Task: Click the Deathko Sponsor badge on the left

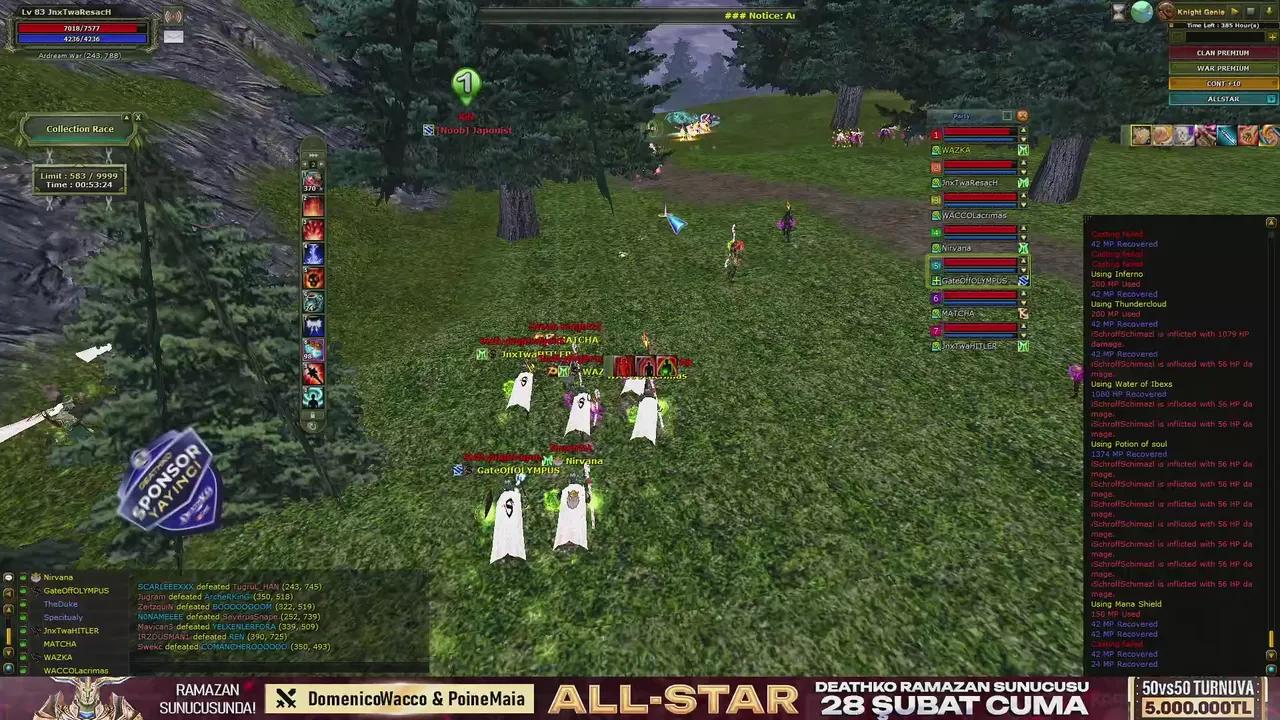Action: [170, 483]
